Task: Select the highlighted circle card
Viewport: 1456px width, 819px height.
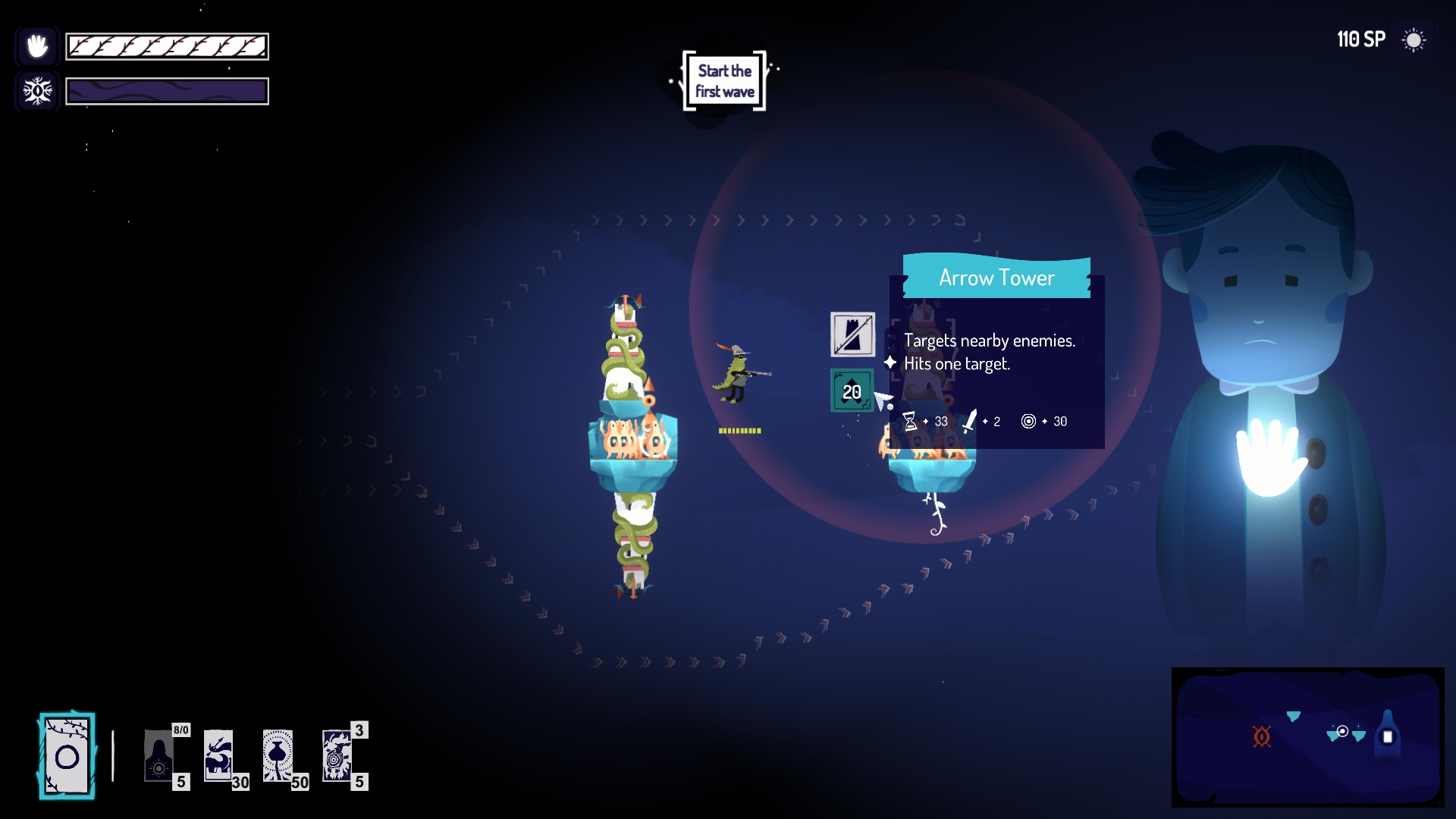Action: click(x=67, y=756)
